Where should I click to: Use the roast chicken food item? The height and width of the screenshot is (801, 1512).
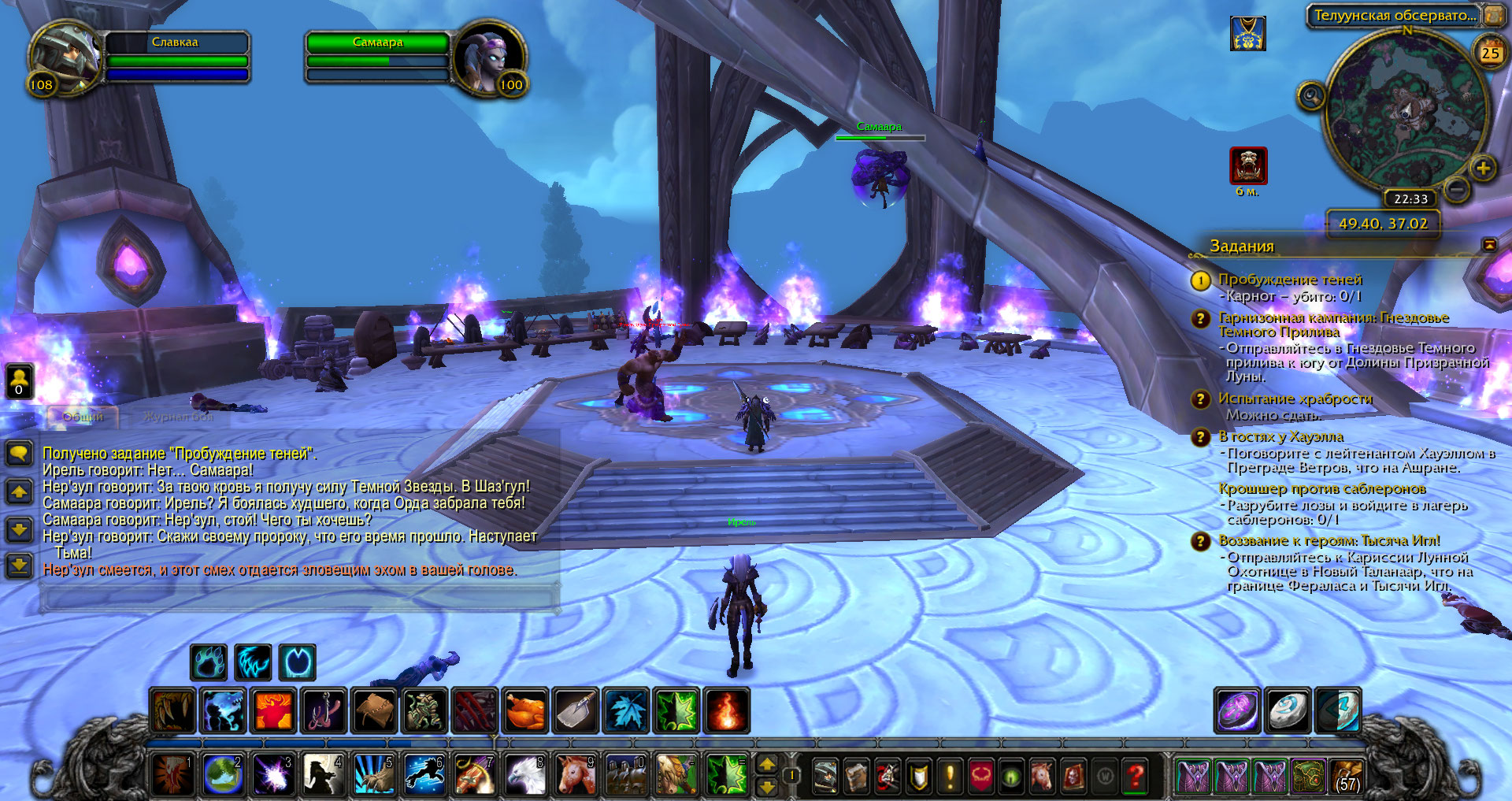524,710
